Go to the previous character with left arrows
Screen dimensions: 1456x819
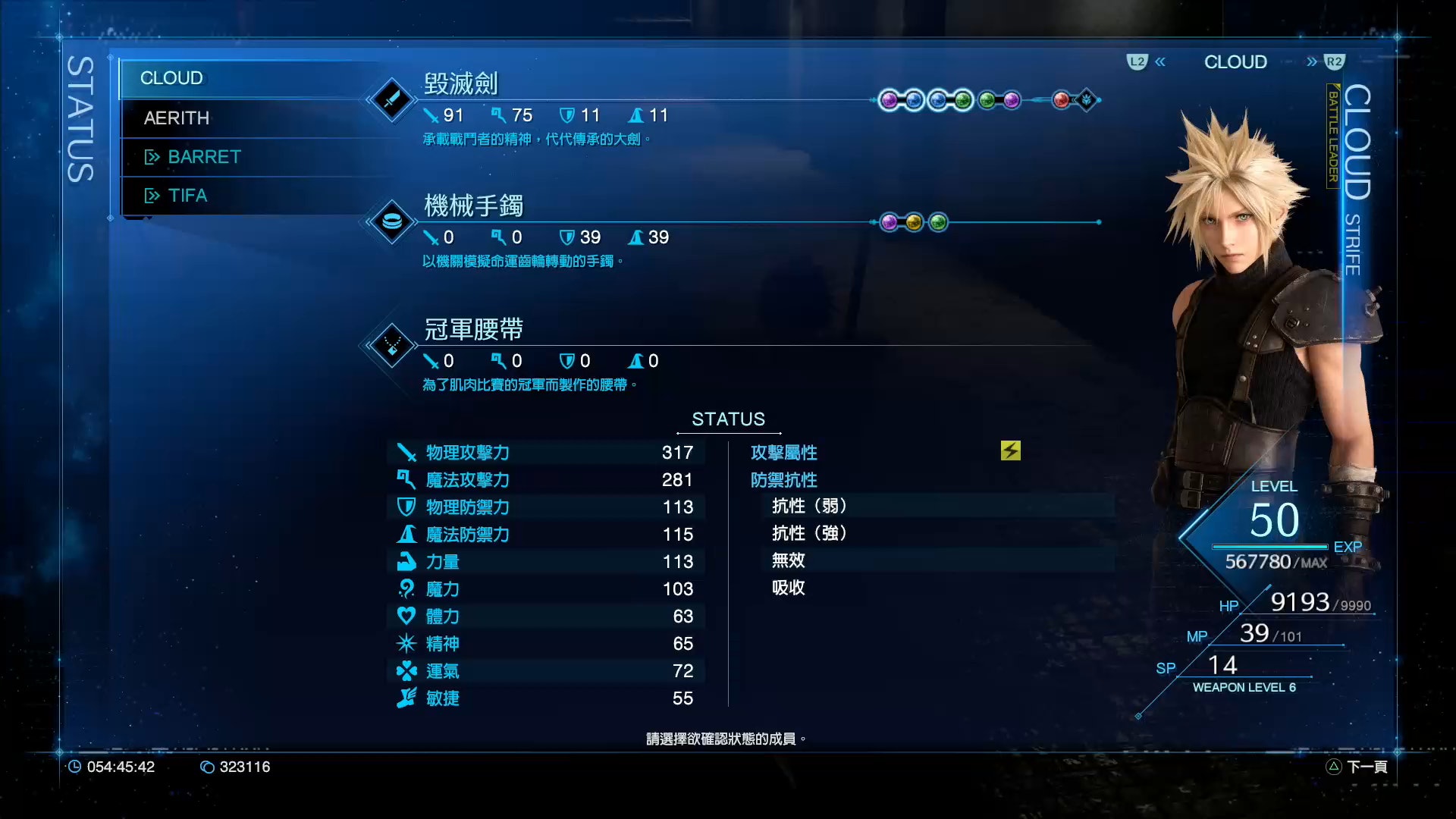tap(1160, 62)
